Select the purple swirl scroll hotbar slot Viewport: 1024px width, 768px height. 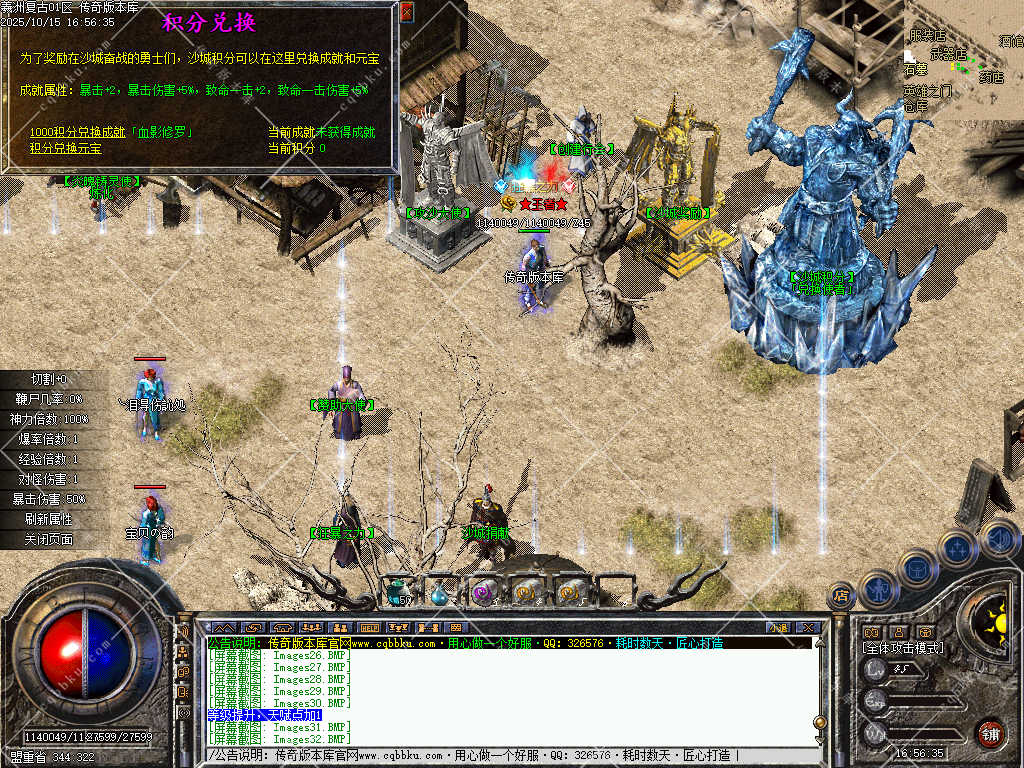484,593
